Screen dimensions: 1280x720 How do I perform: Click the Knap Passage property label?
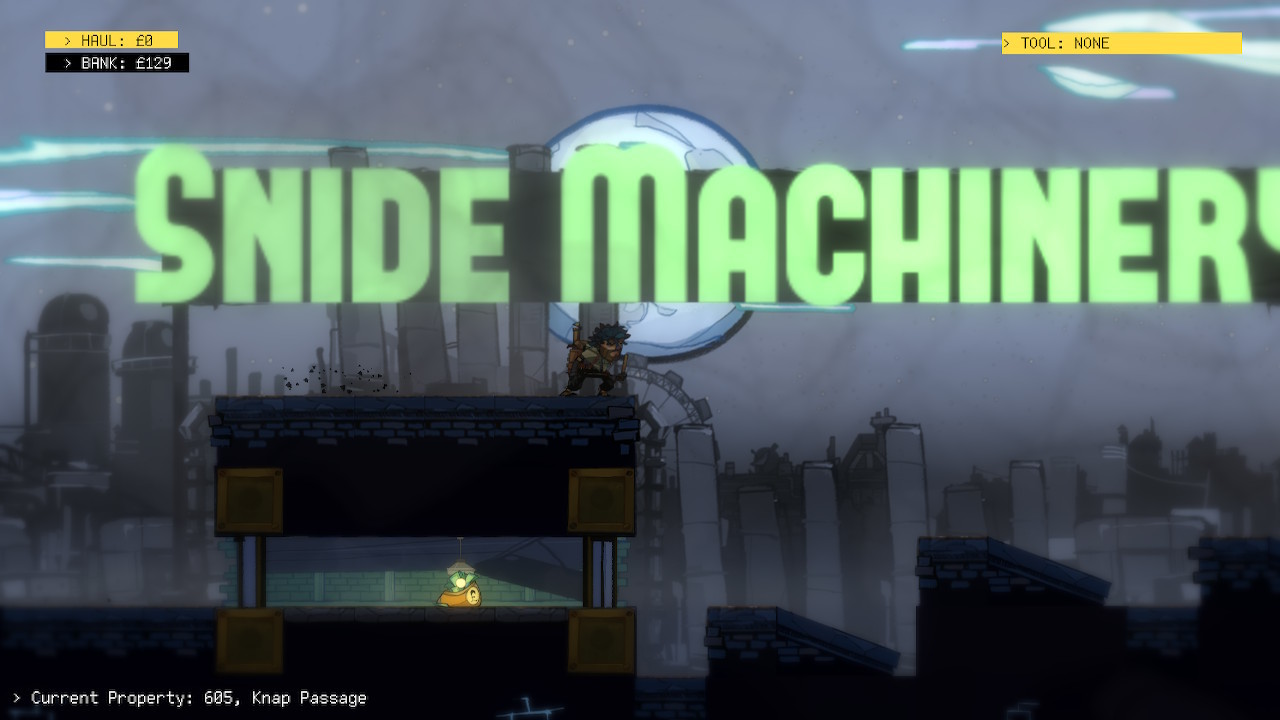[310, 698]
